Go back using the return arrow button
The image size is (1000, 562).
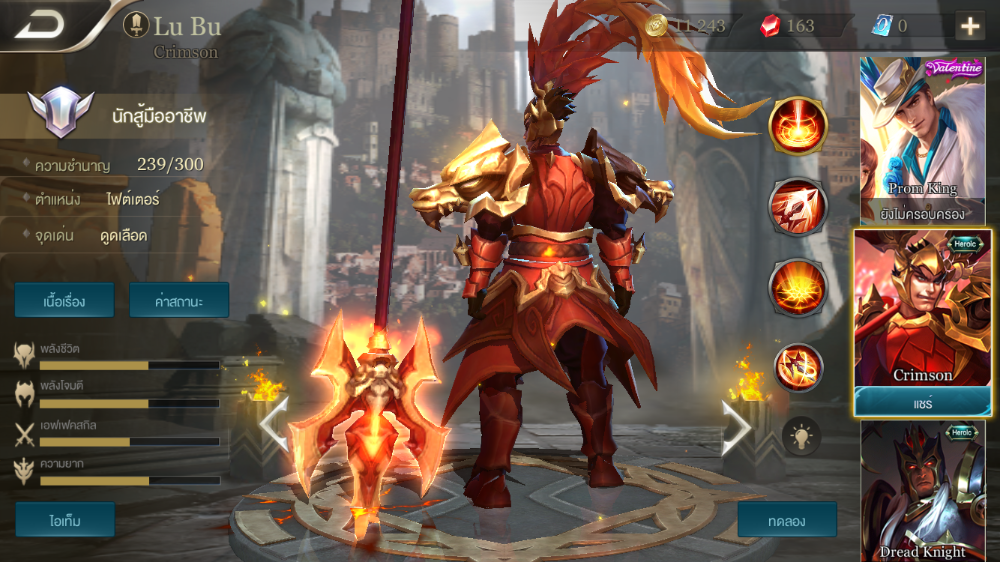pyautogui.click(x=40, y=25)
